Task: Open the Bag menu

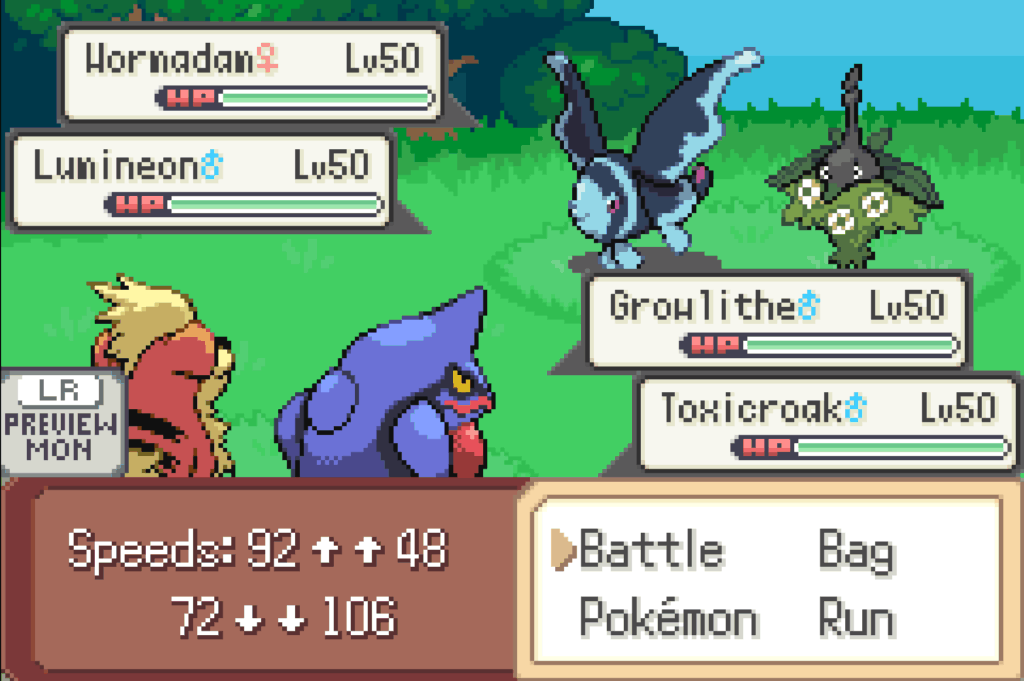Action: click(x=855, y=551)
